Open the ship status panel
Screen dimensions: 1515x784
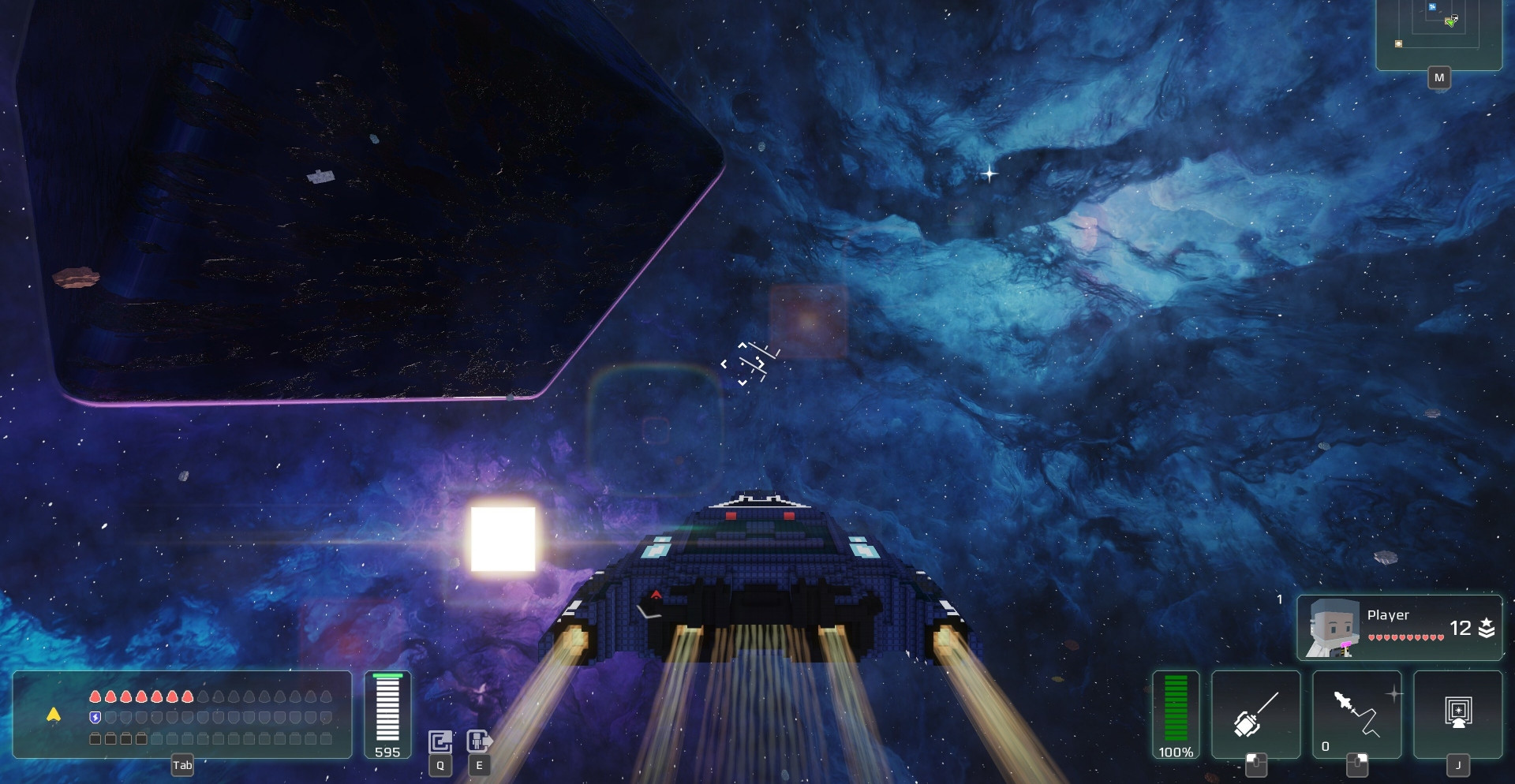(182, 715)
